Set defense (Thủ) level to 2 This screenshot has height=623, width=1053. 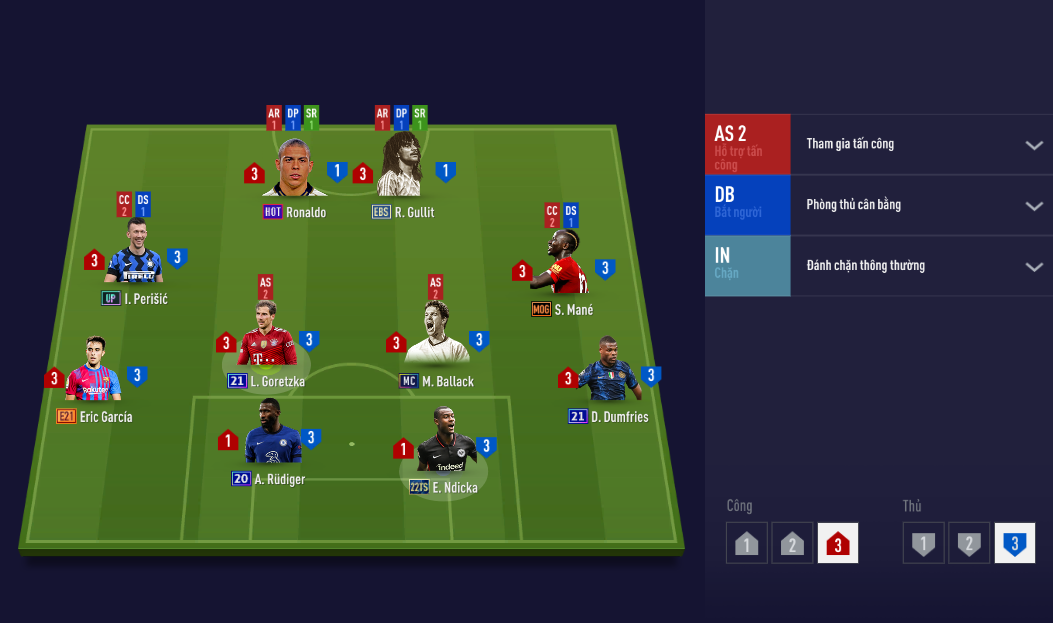969,543
